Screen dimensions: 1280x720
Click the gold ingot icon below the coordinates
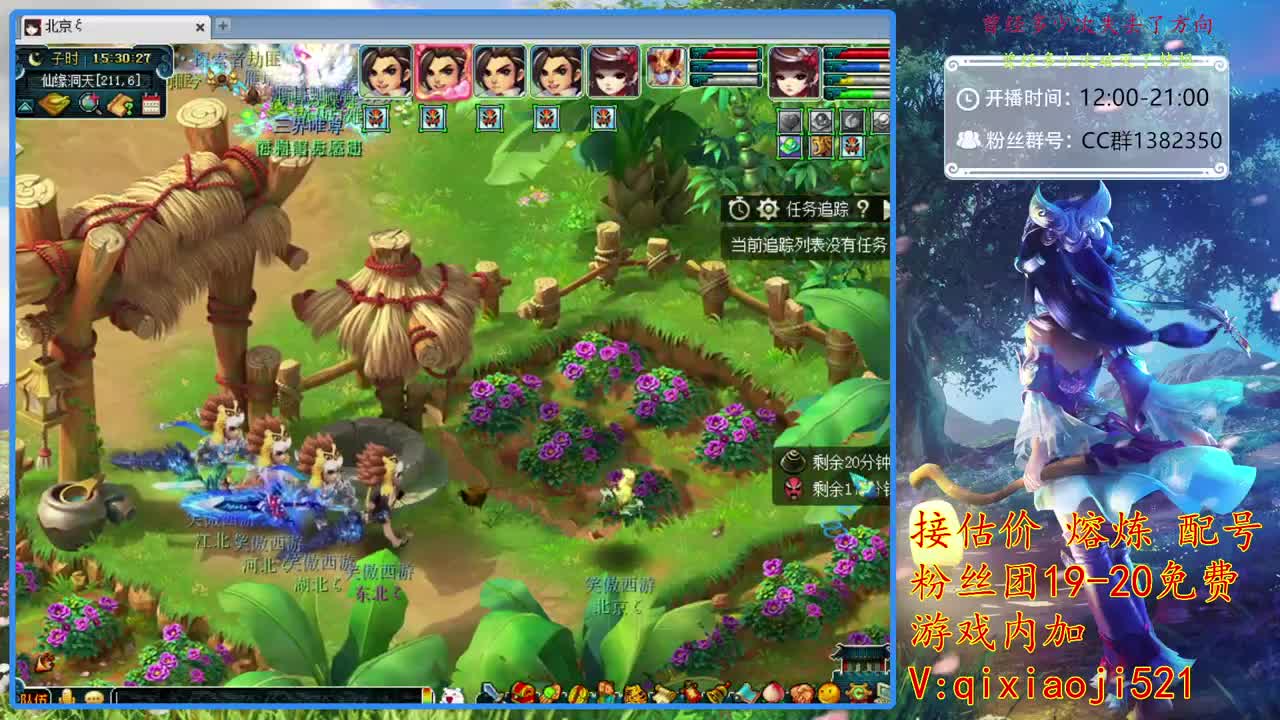pos(55,102)
